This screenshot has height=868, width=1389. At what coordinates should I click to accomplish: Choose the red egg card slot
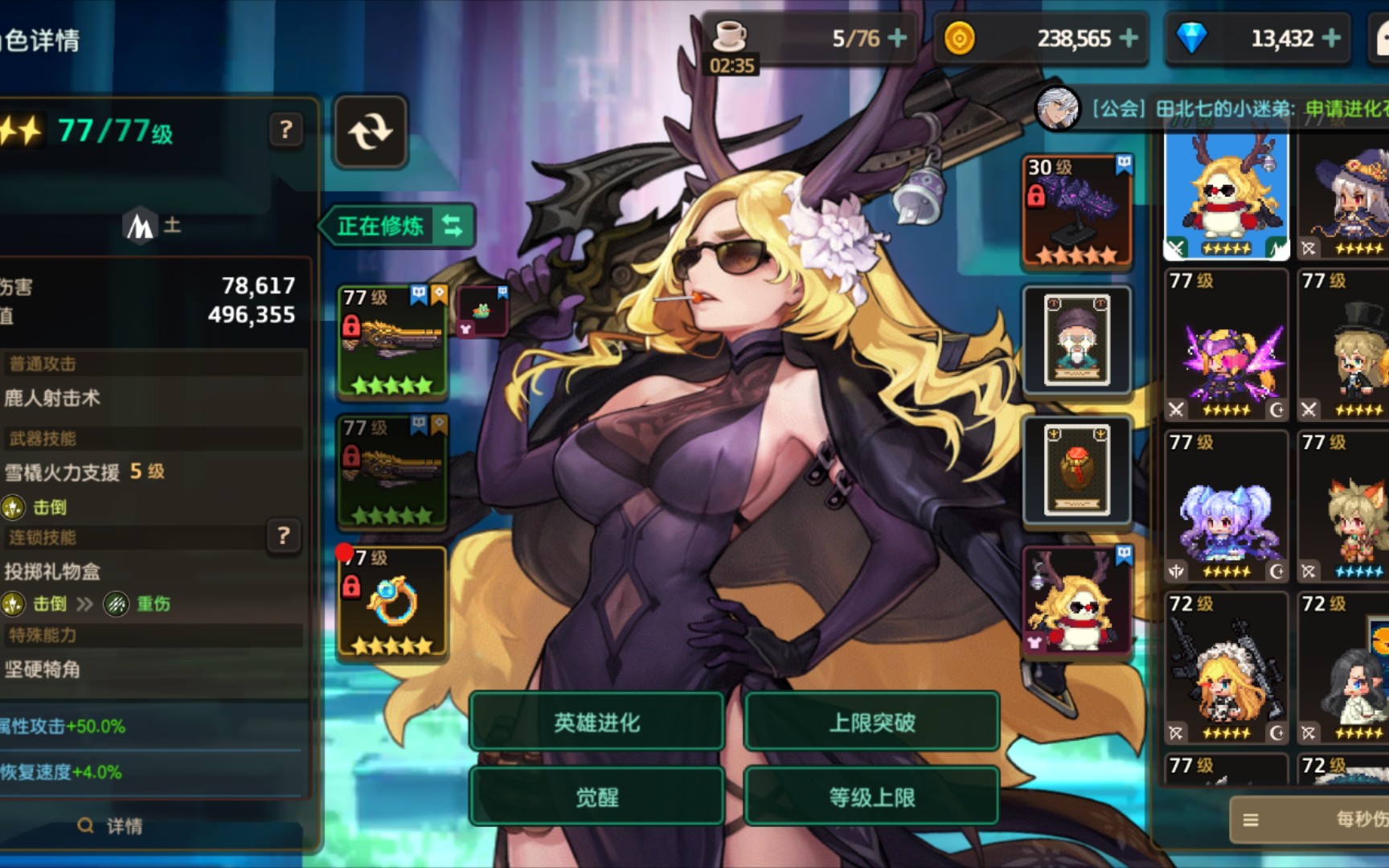coord(1077,470)
